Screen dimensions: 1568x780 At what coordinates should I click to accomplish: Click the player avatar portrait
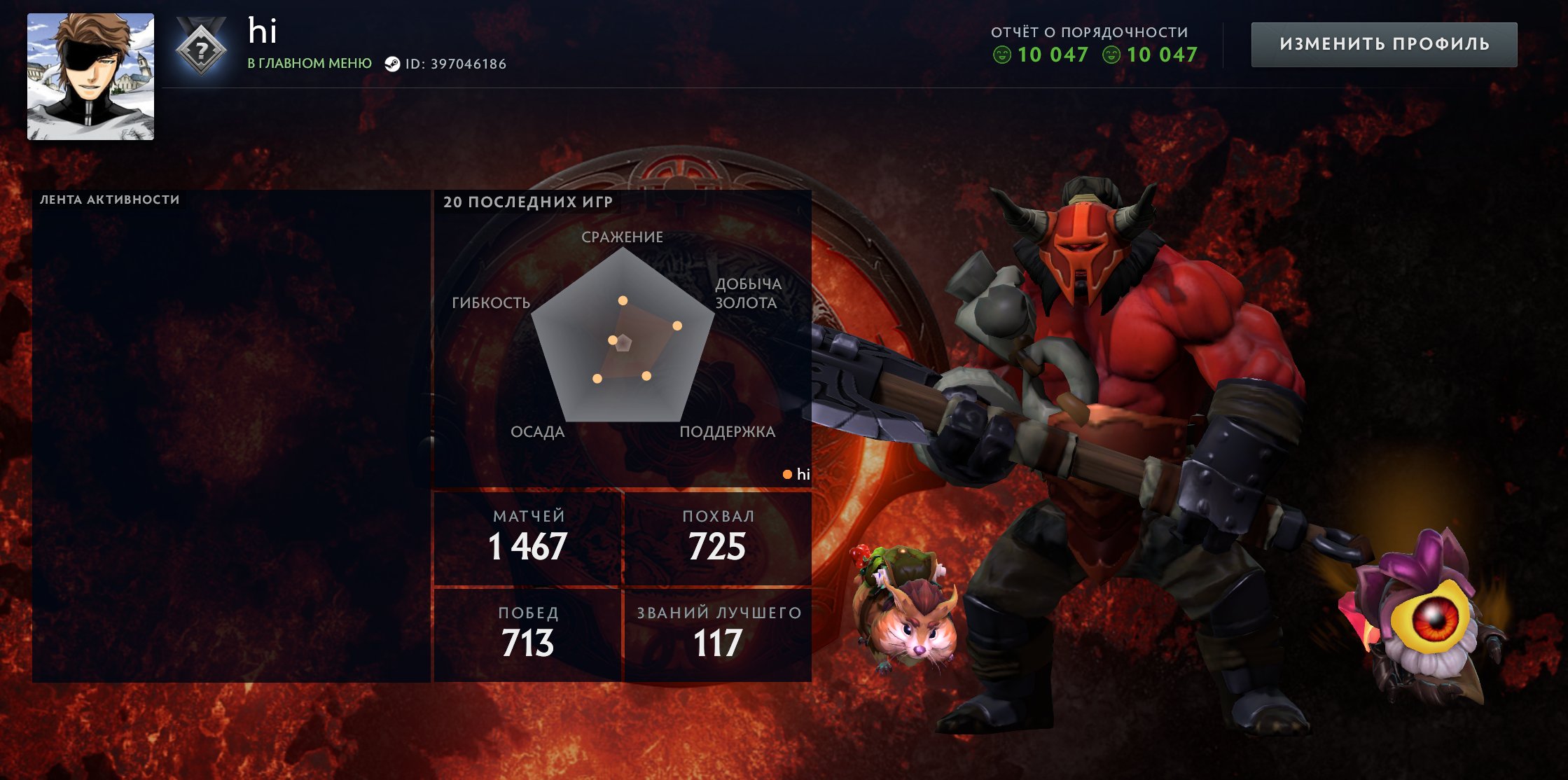90,76
